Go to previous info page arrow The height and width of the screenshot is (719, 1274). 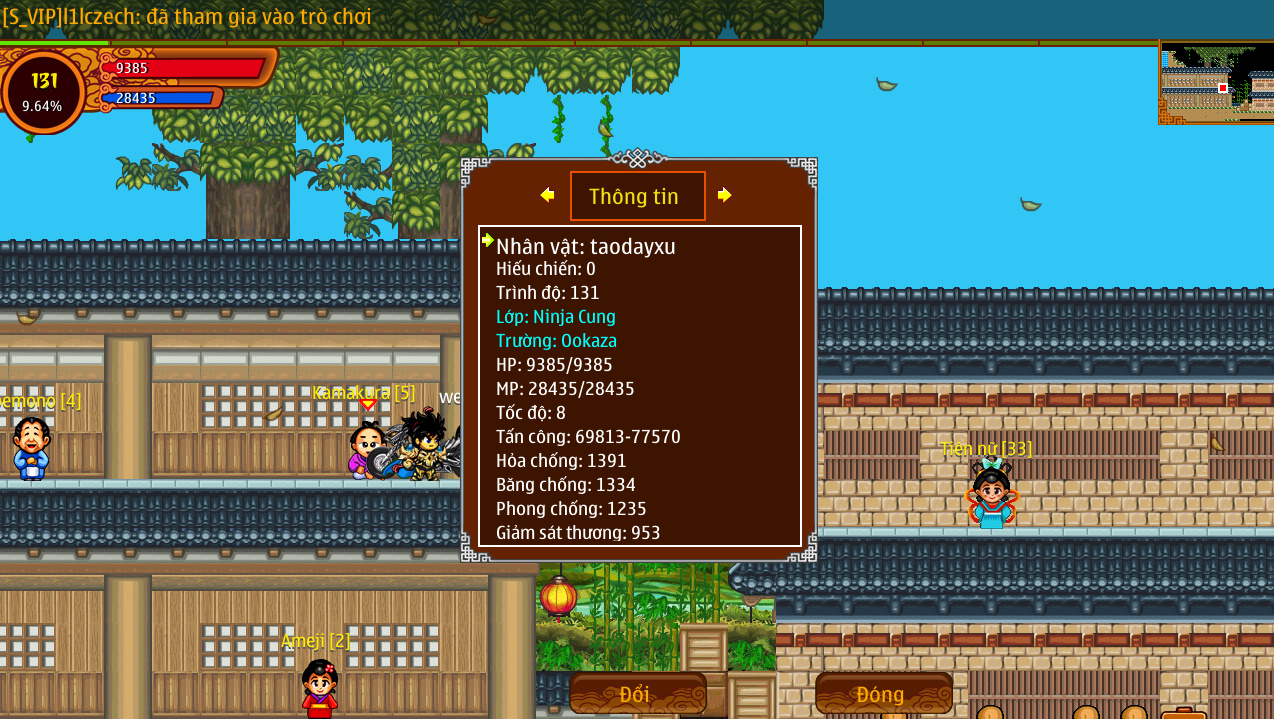click(x=547, y=195)
